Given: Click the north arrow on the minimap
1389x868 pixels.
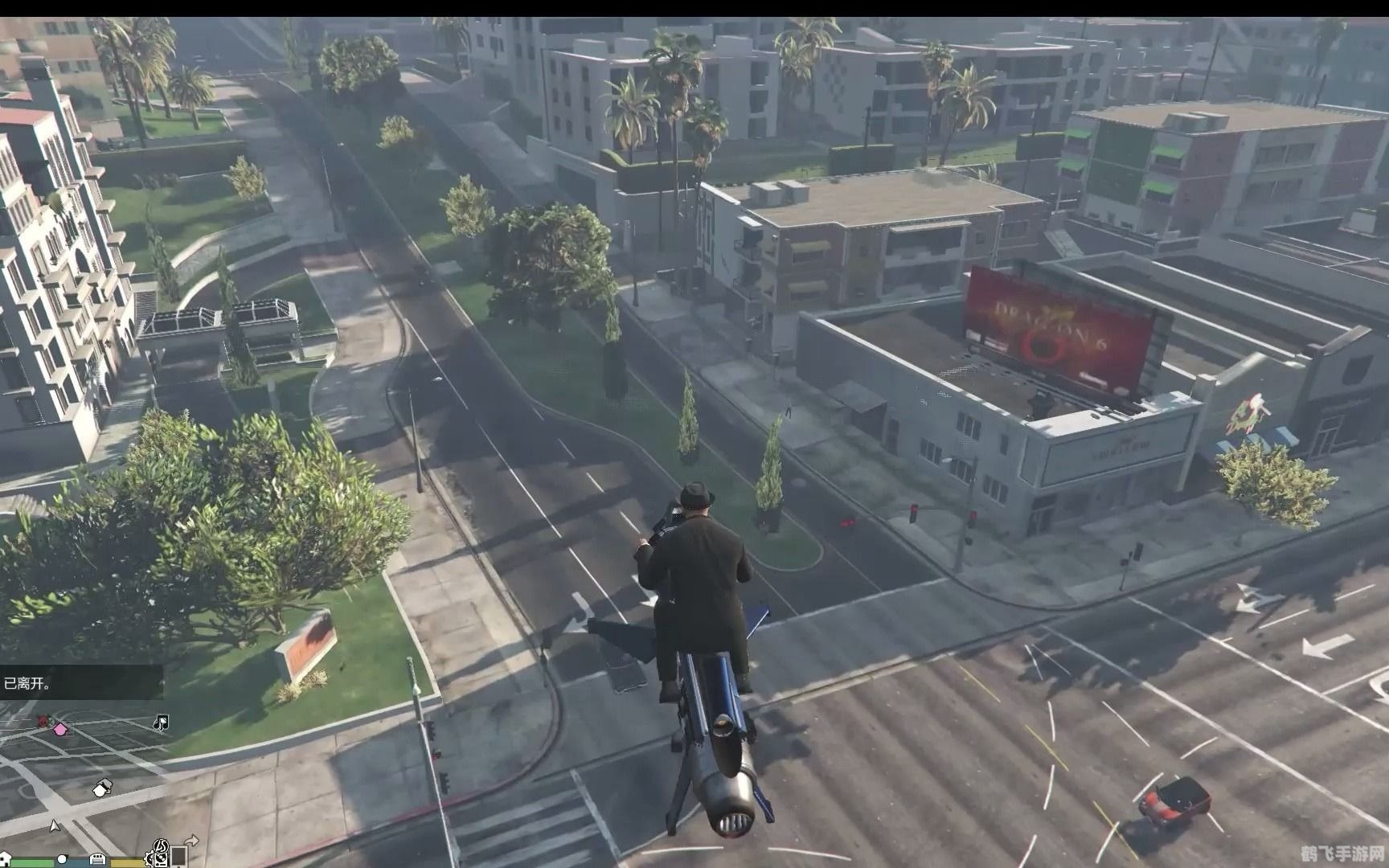Looking at the screenshot, I should (54, 825).
